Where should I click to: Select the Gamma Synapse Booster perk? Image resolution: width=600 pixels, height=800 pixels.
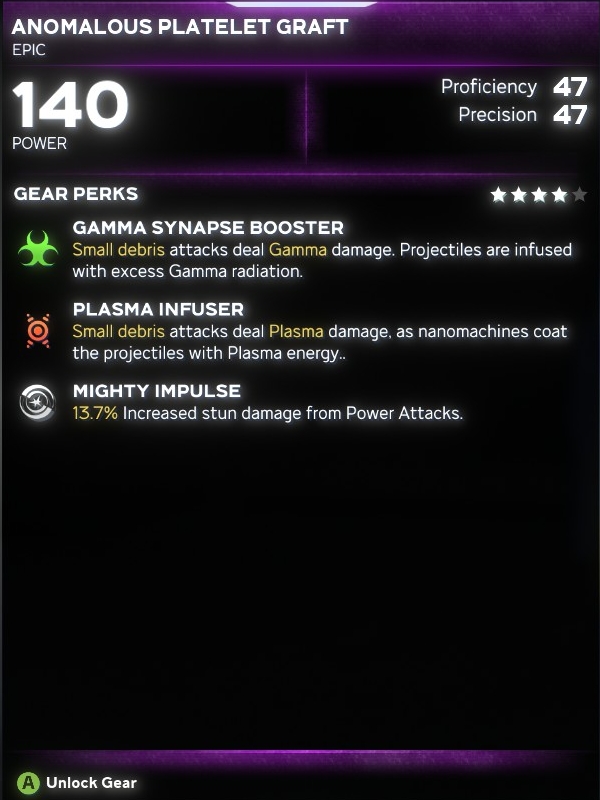click(208, 228)
